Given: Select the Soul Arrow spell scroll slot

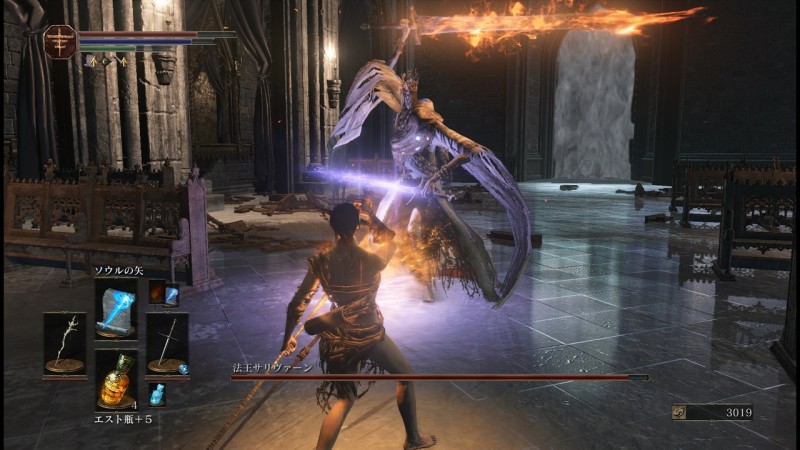Looking at the screenshot, I should coord(116,308).
